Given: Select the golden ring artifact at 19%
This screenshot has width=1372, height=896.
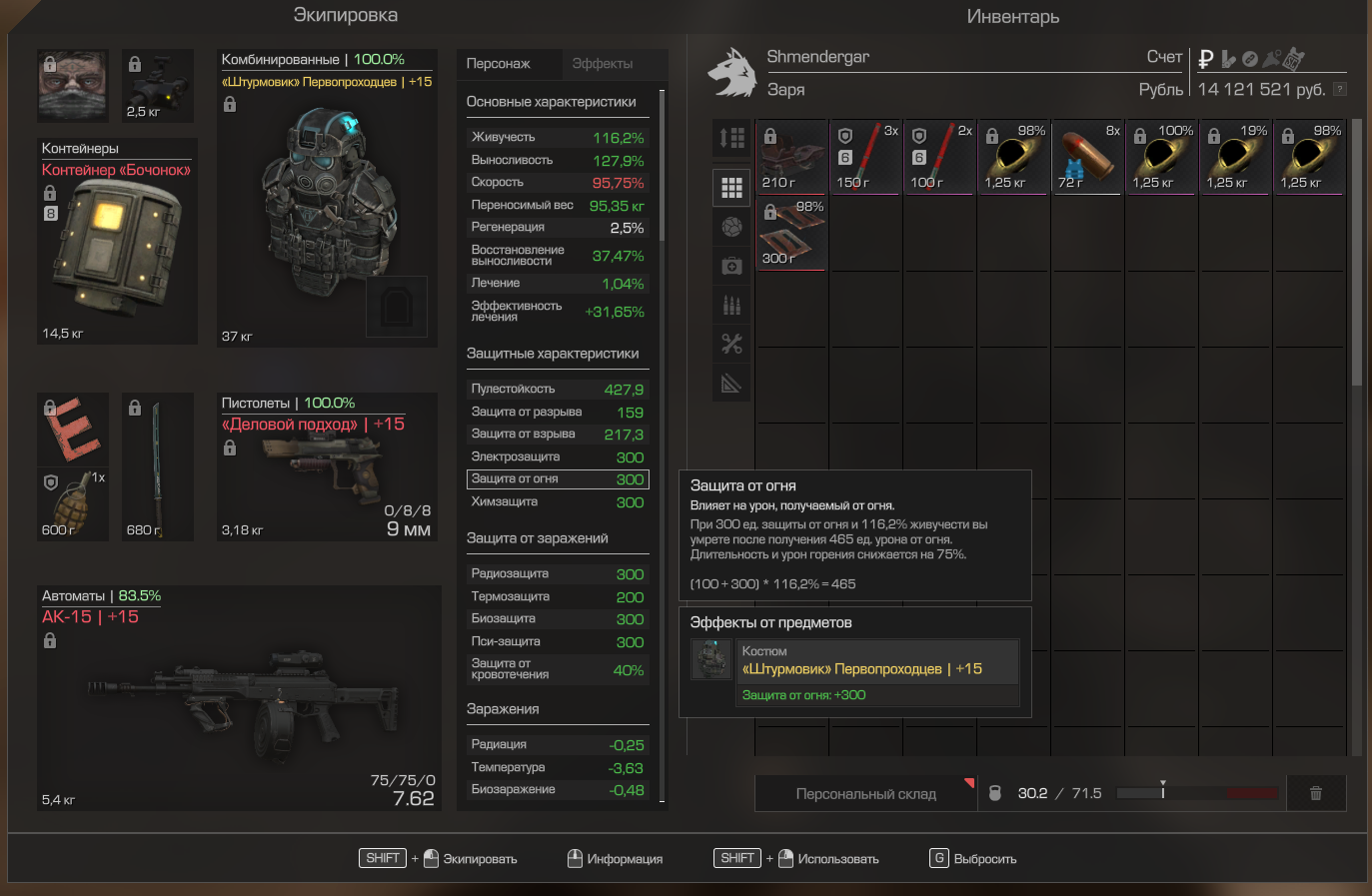Looking at the screenshot, I should pos(1235,158).
